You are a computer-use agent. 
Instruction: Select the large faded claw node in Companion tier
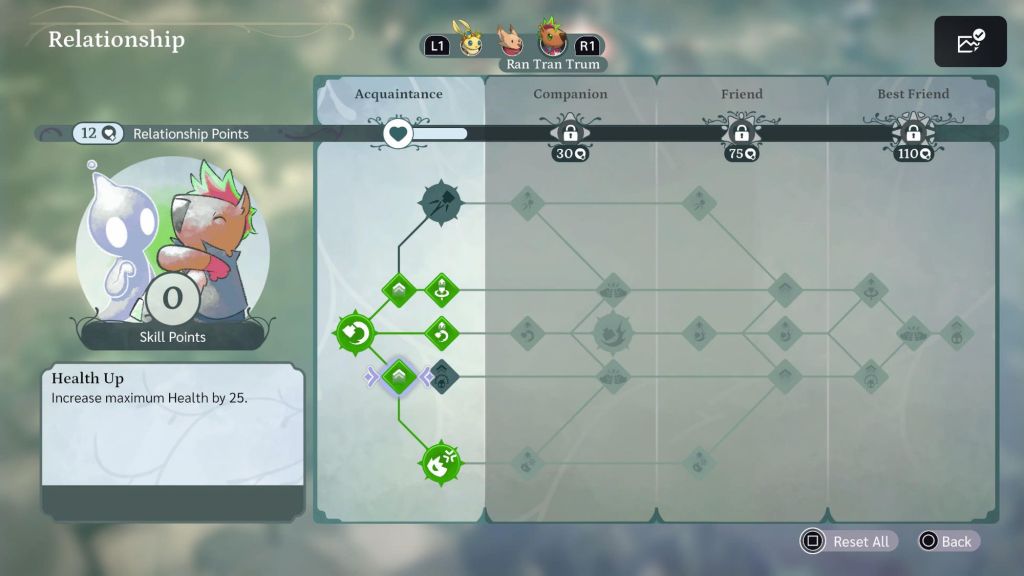click(613, 333)
